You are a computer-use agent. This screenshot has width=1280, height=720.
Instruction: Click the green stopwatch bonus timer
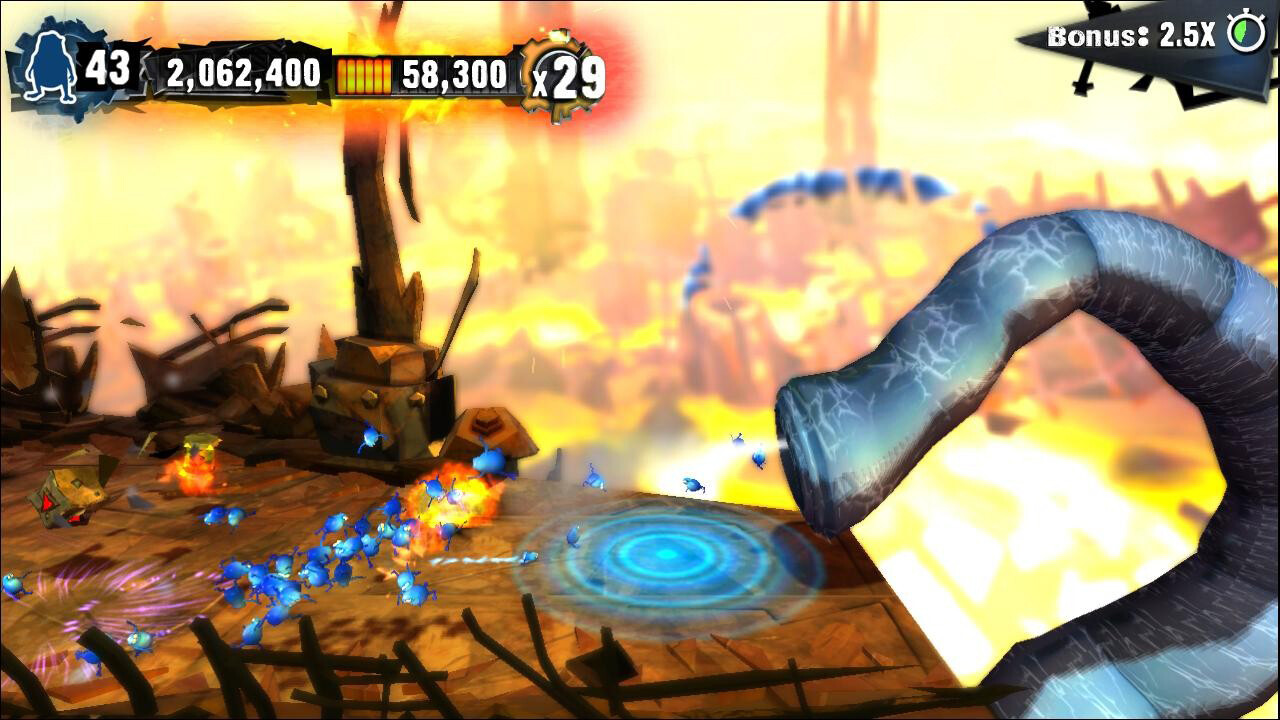[1245, 32]
